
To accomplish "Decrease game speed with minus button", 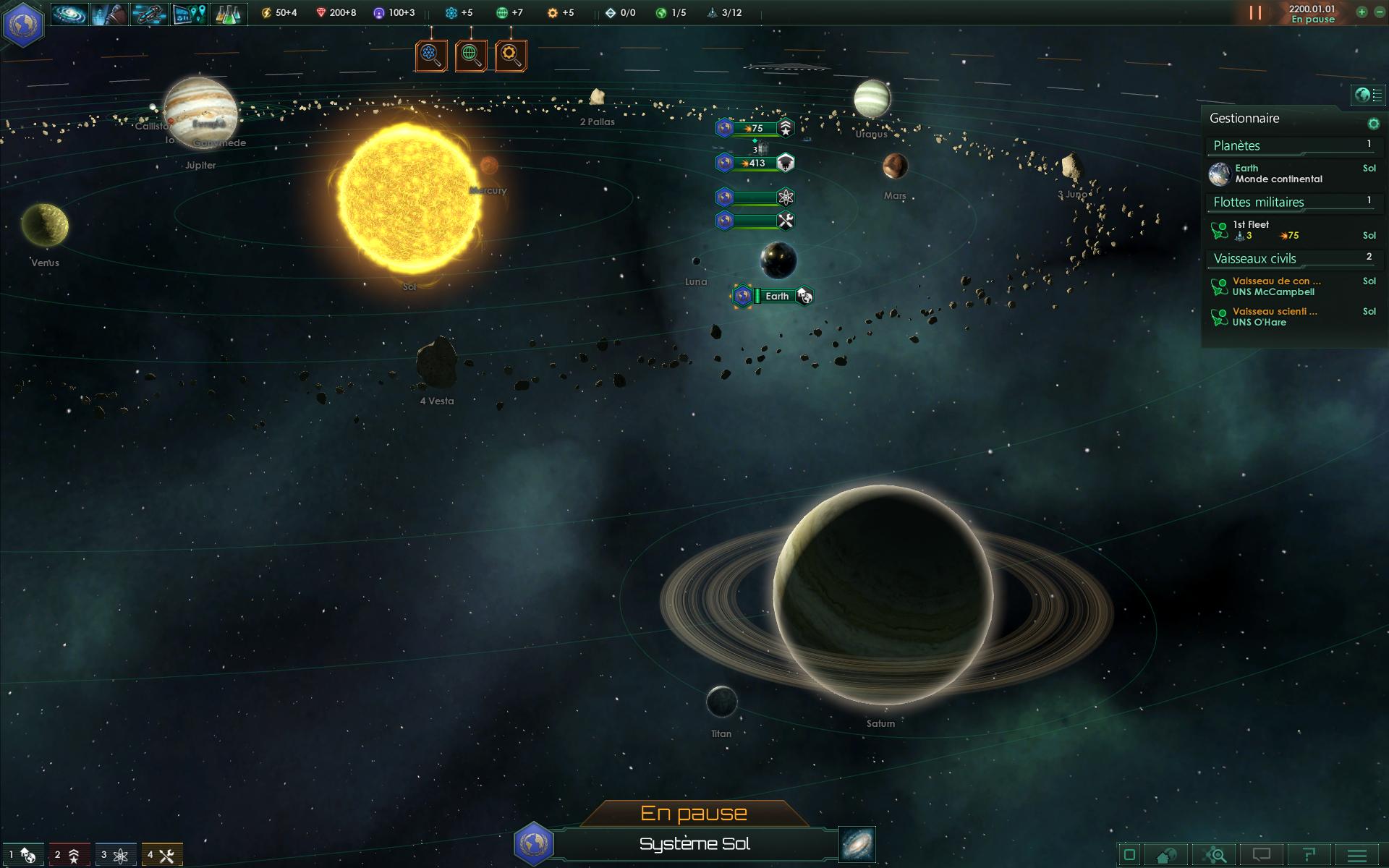I will (1379, 12).
